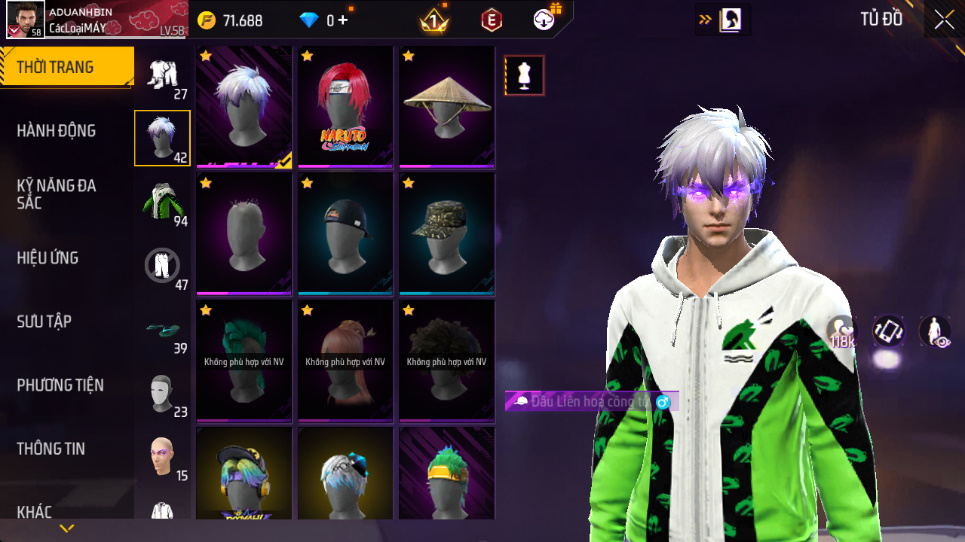Select the red Naruto hair item
The height and width of the screenshot is (542, 965).
coord(346,105)
